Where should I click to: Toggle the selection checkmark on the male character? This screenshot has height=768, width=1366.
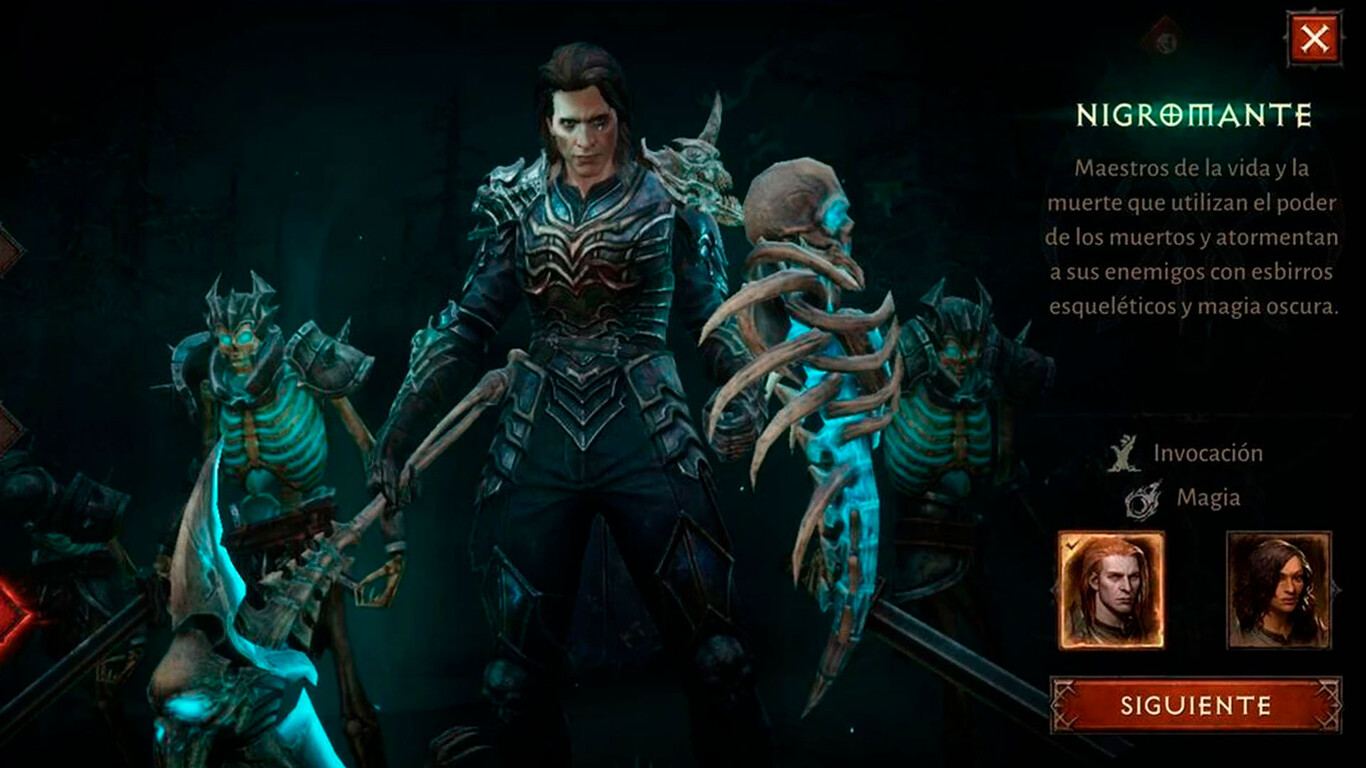click(1073, 546)
